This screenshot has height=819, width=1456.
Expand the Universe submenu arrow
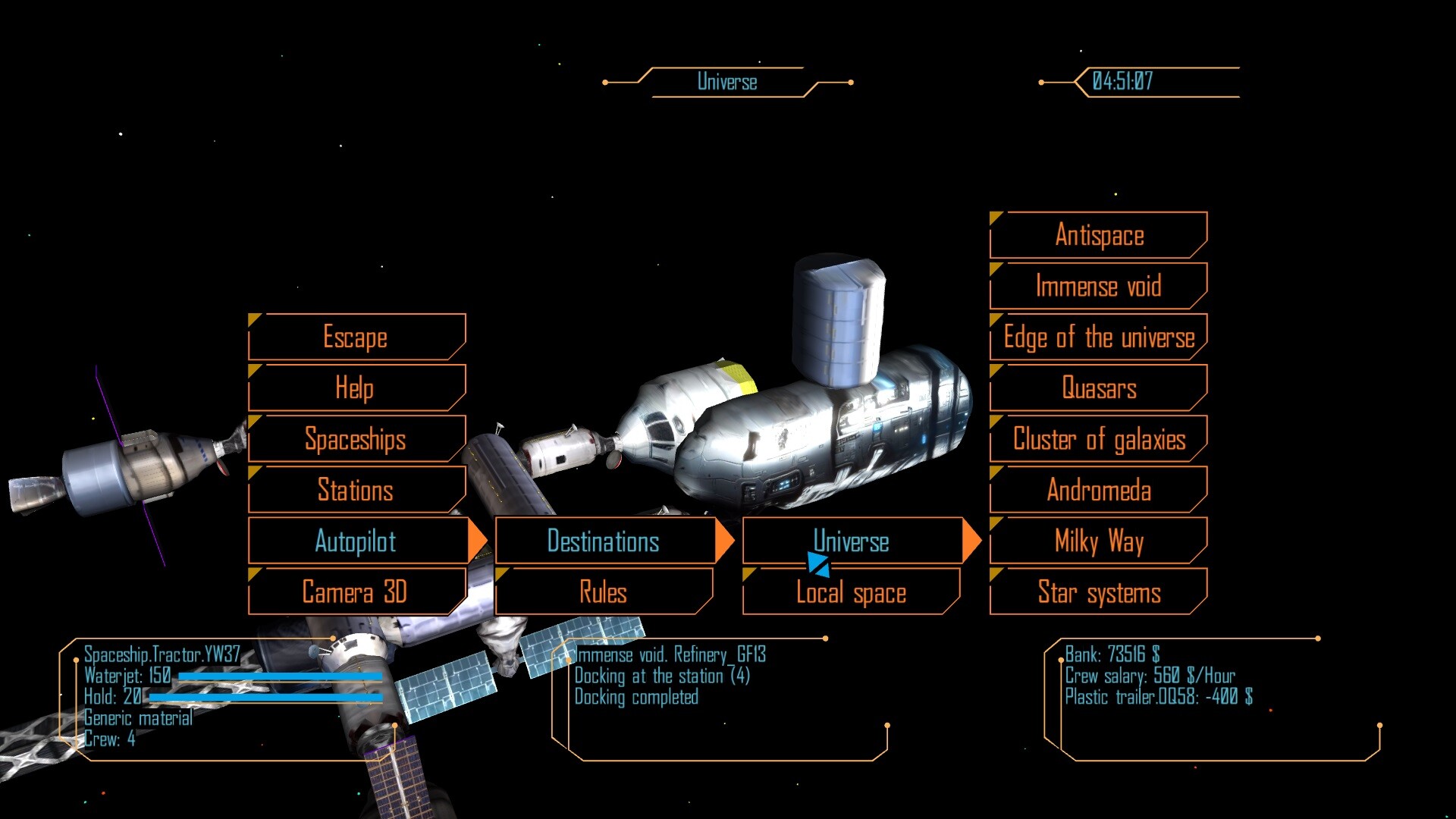point(971,541)
